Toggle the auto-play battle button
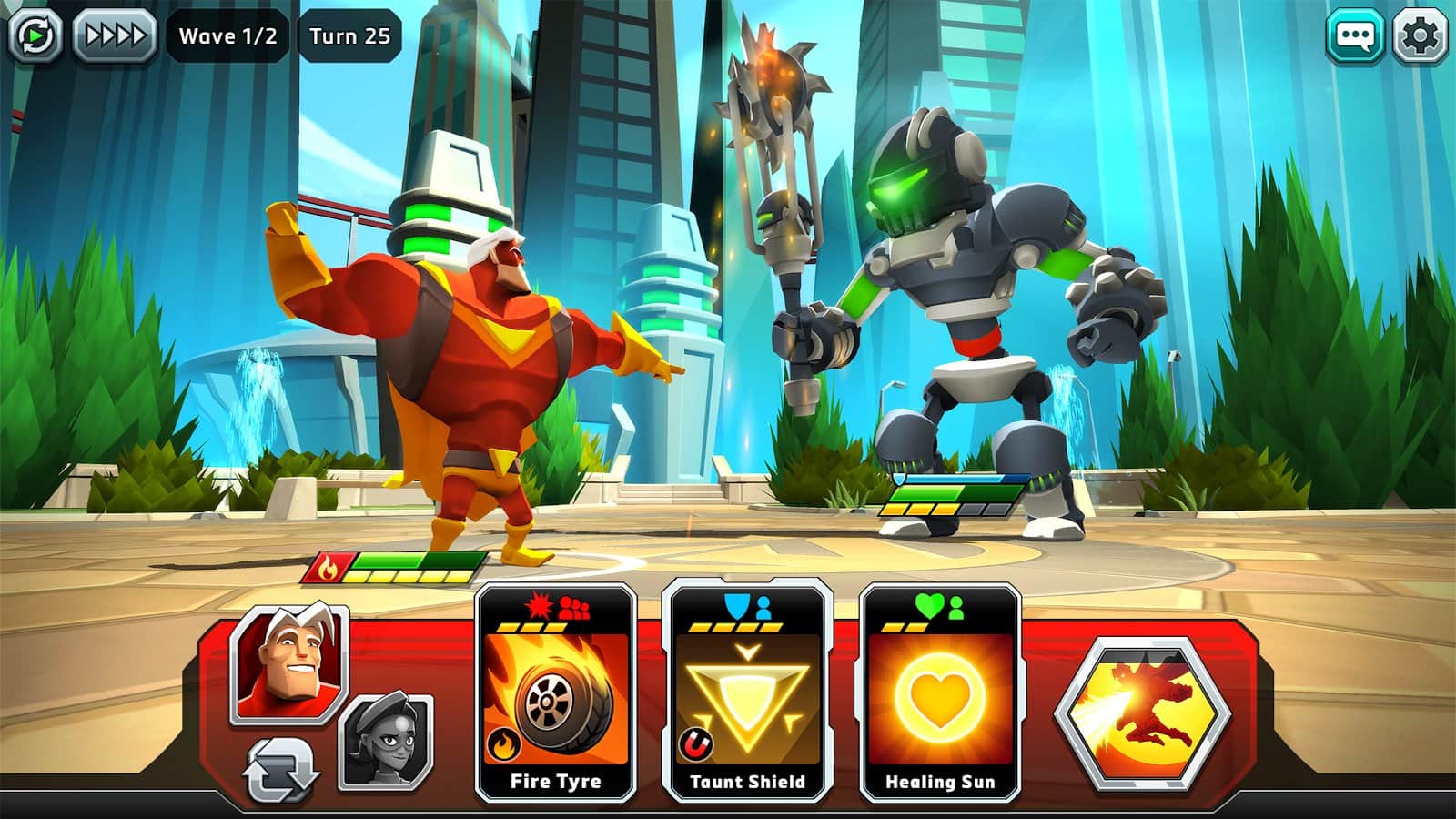This screenshot has height=819, width=1456. [x=35, y=36]
